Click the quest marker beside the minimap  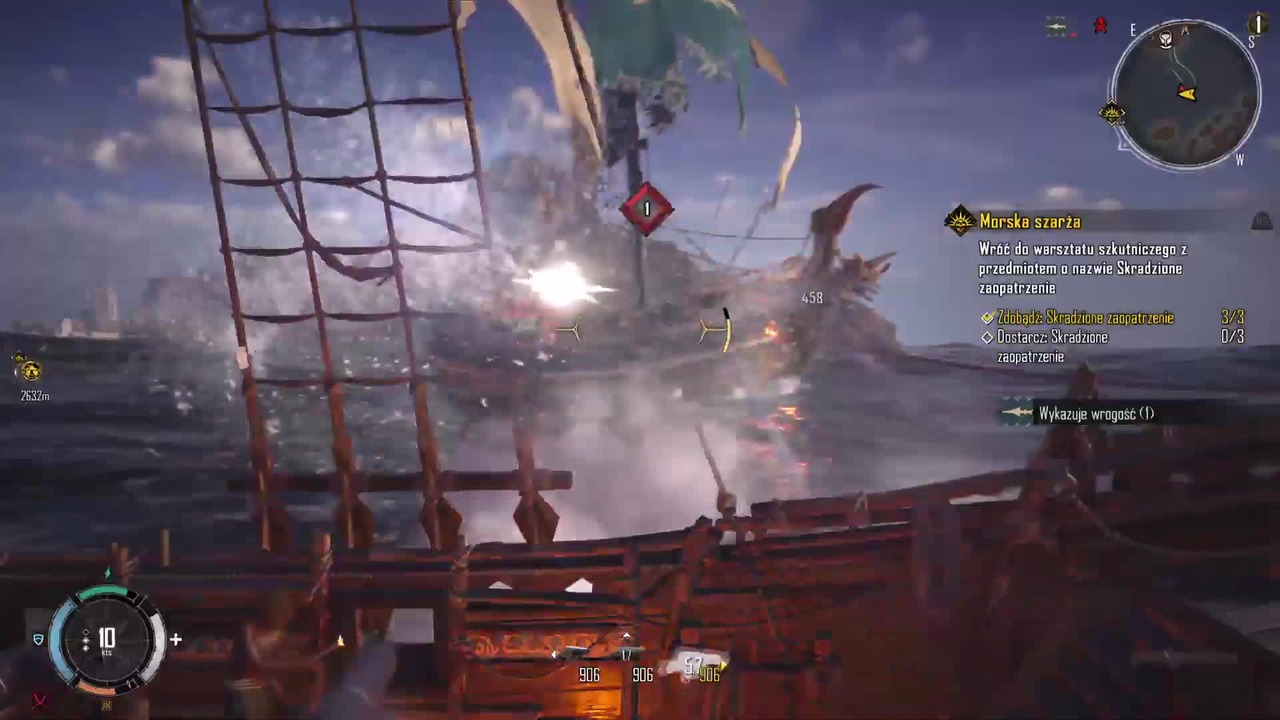pyautogui.click(x=1112, y=113)
